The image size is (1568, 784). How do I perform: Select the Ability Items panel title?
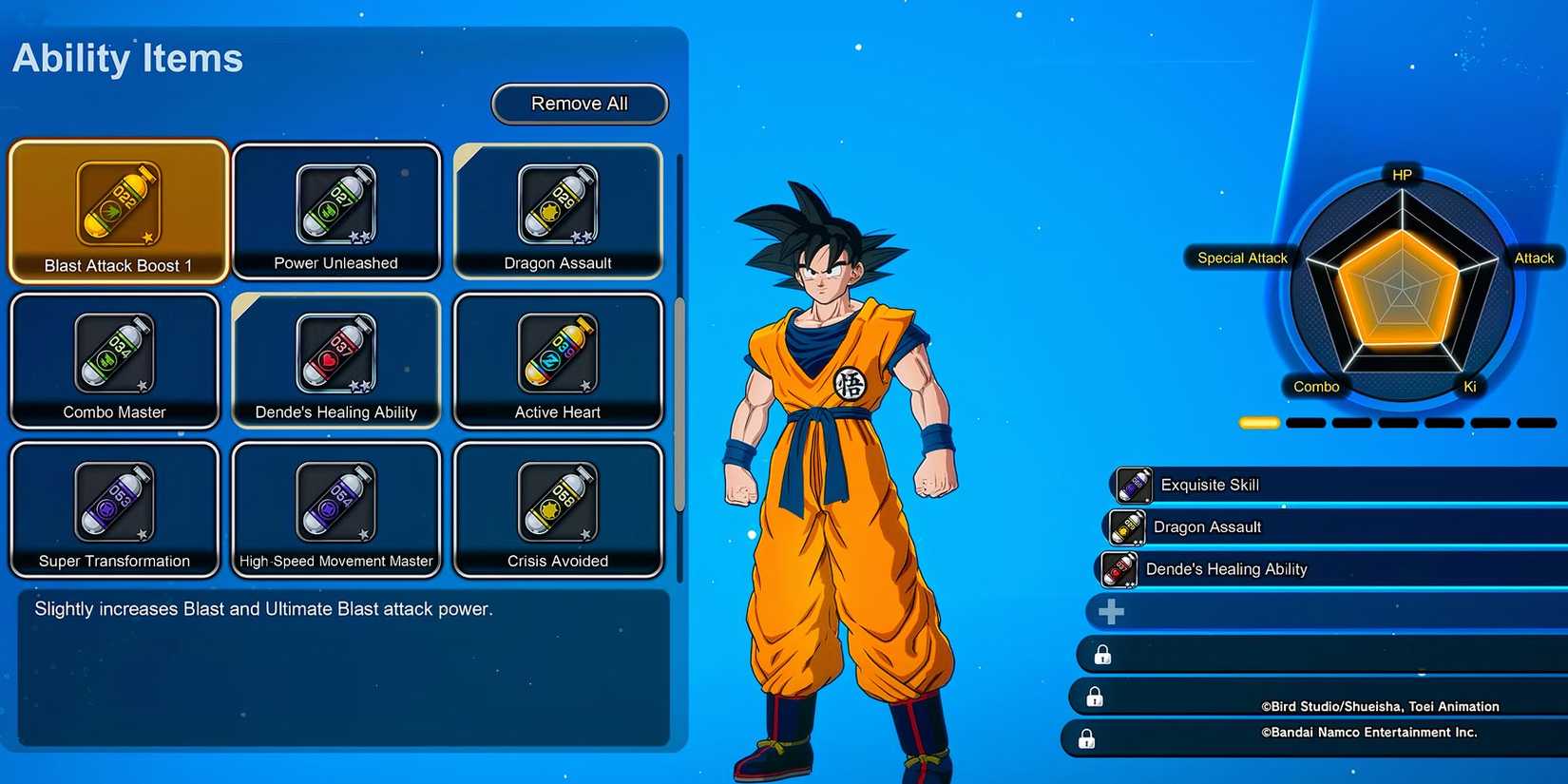click(x=127, y=59)
